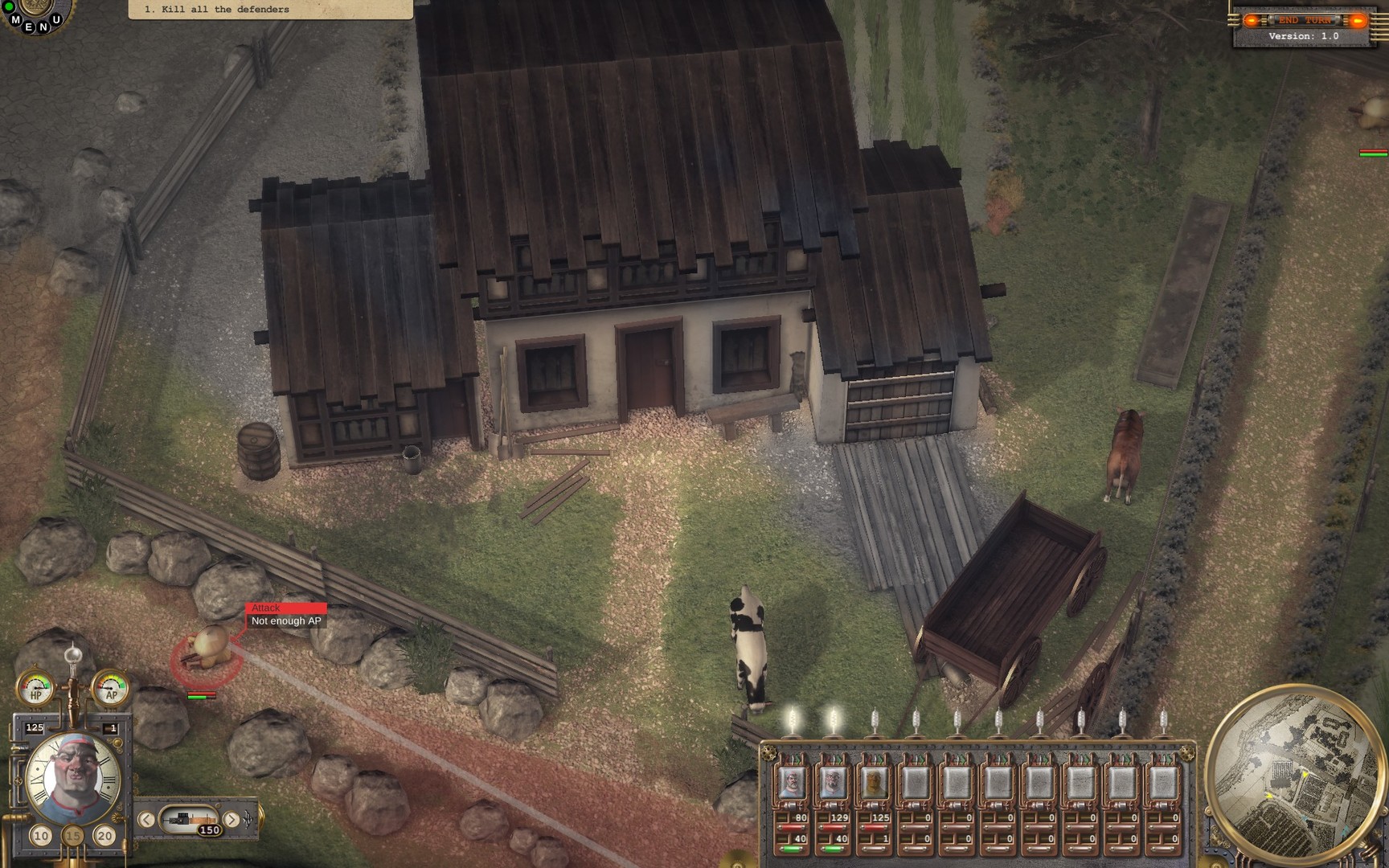The height and width of the screenshot is (868, 1389).
Task: Cycle weapons with the left arrow chevron
Action: coord(146,819)
